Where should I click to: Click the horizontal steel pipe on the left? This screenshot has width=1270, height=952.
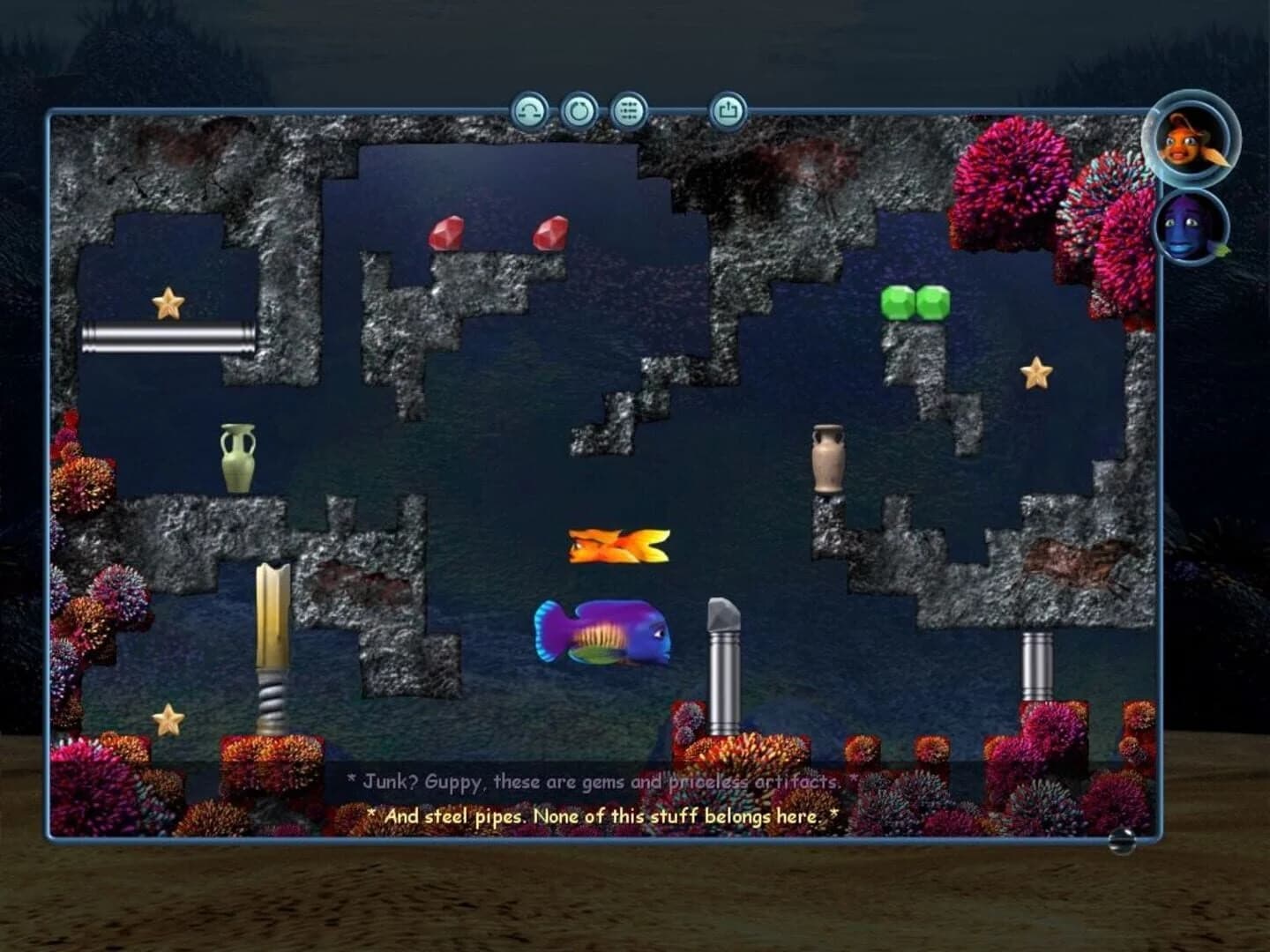point(168,337)
